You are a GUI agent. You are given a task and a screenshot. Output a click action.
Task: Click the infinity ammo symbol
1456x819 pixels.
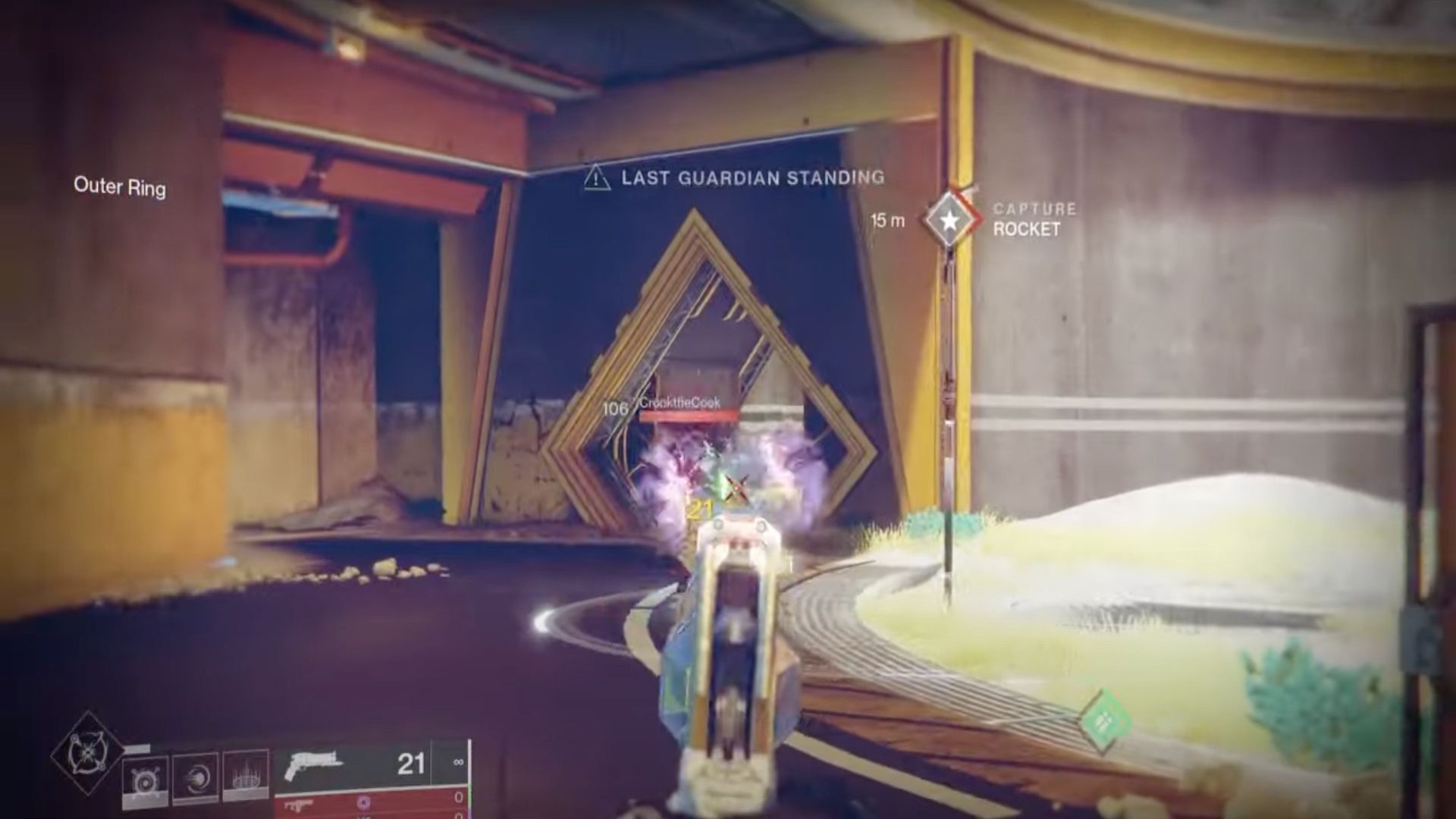pyautogui.click(x=457, y=762)
